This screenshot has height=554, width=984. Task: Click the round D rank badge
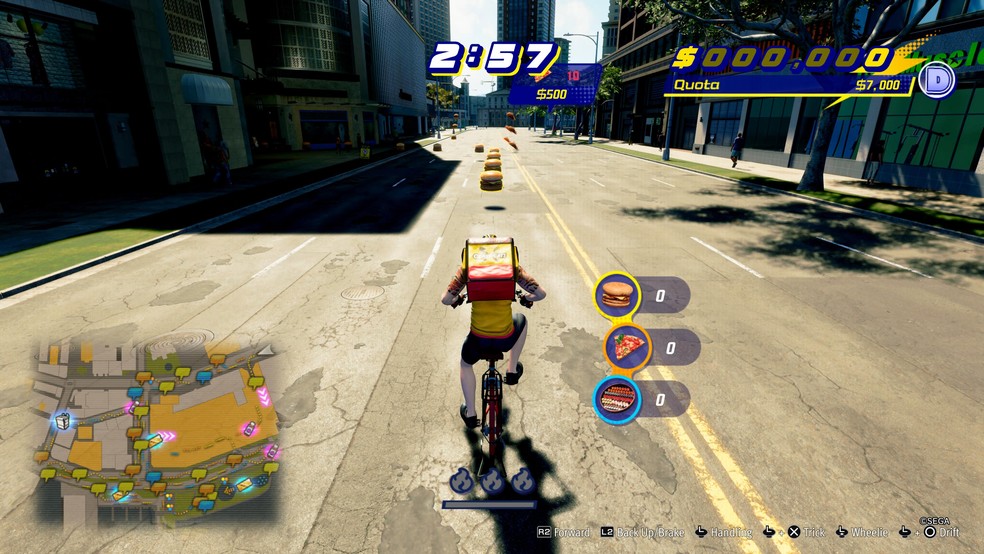coord(937,80)
